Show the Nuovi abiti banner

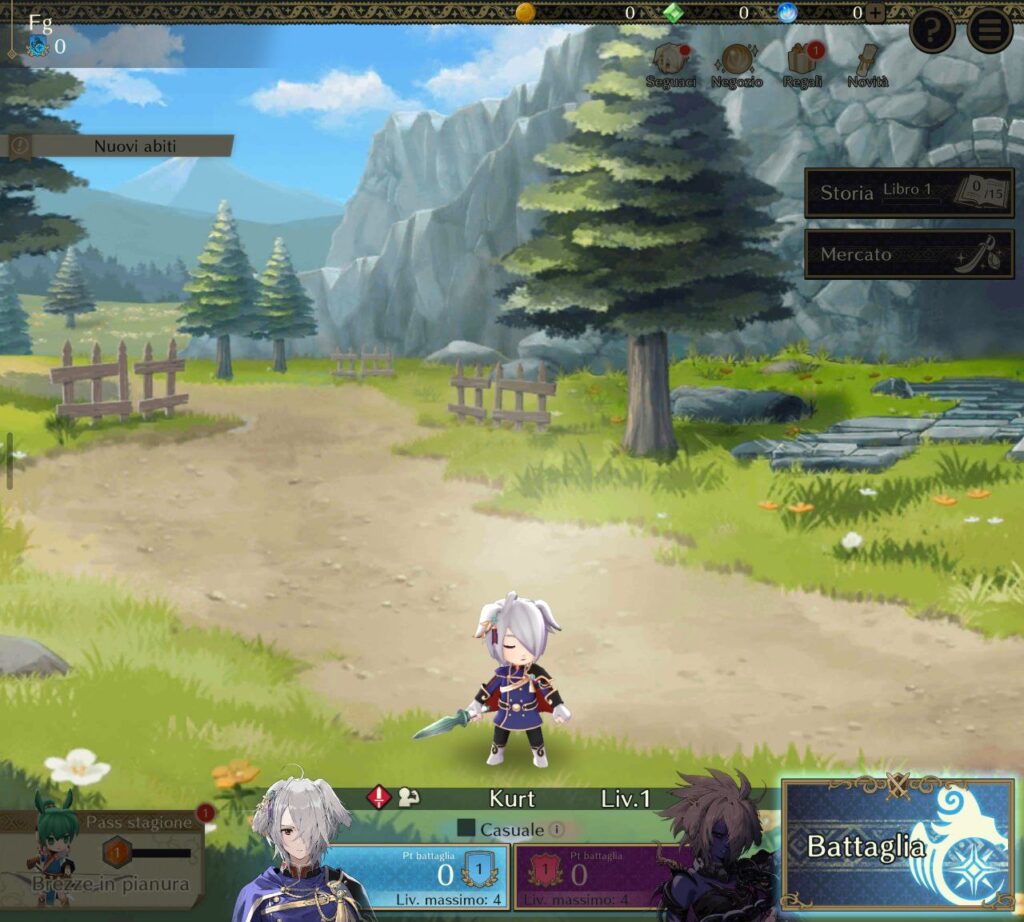point(120,146)
